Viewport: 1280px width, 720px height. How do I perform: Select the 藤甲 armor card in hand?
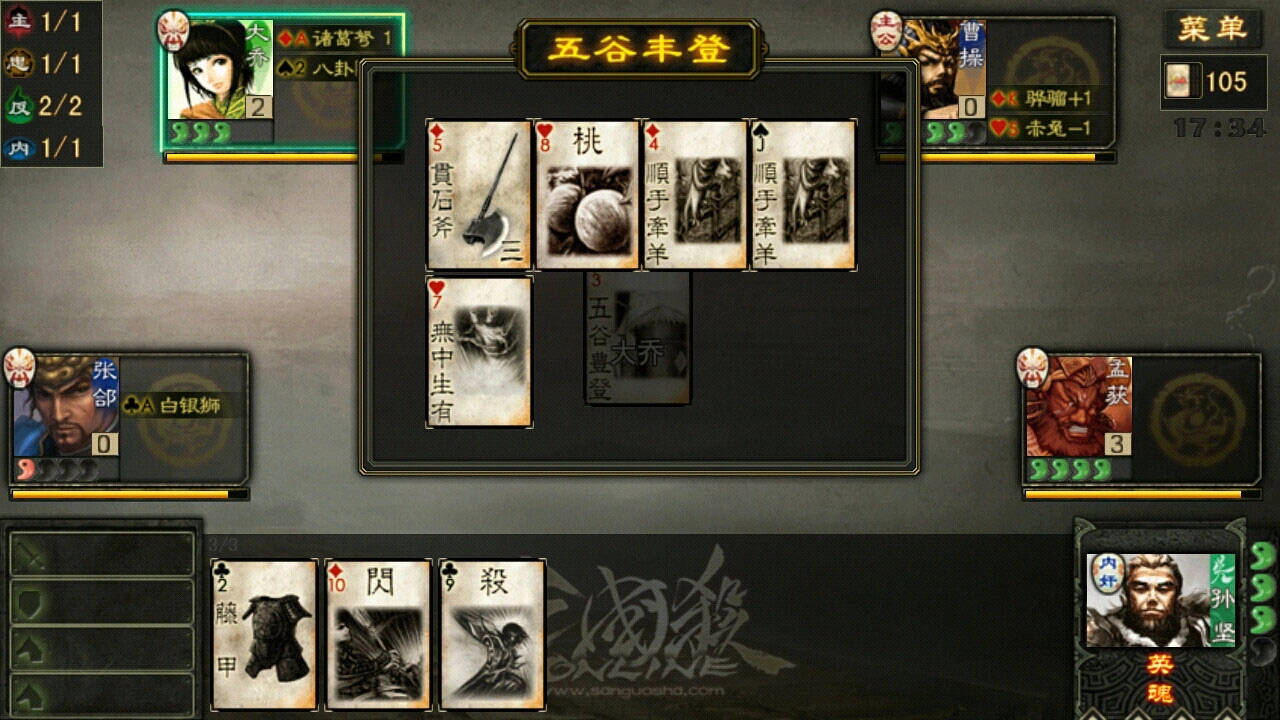pyautogui.click(x=263, y=632)
